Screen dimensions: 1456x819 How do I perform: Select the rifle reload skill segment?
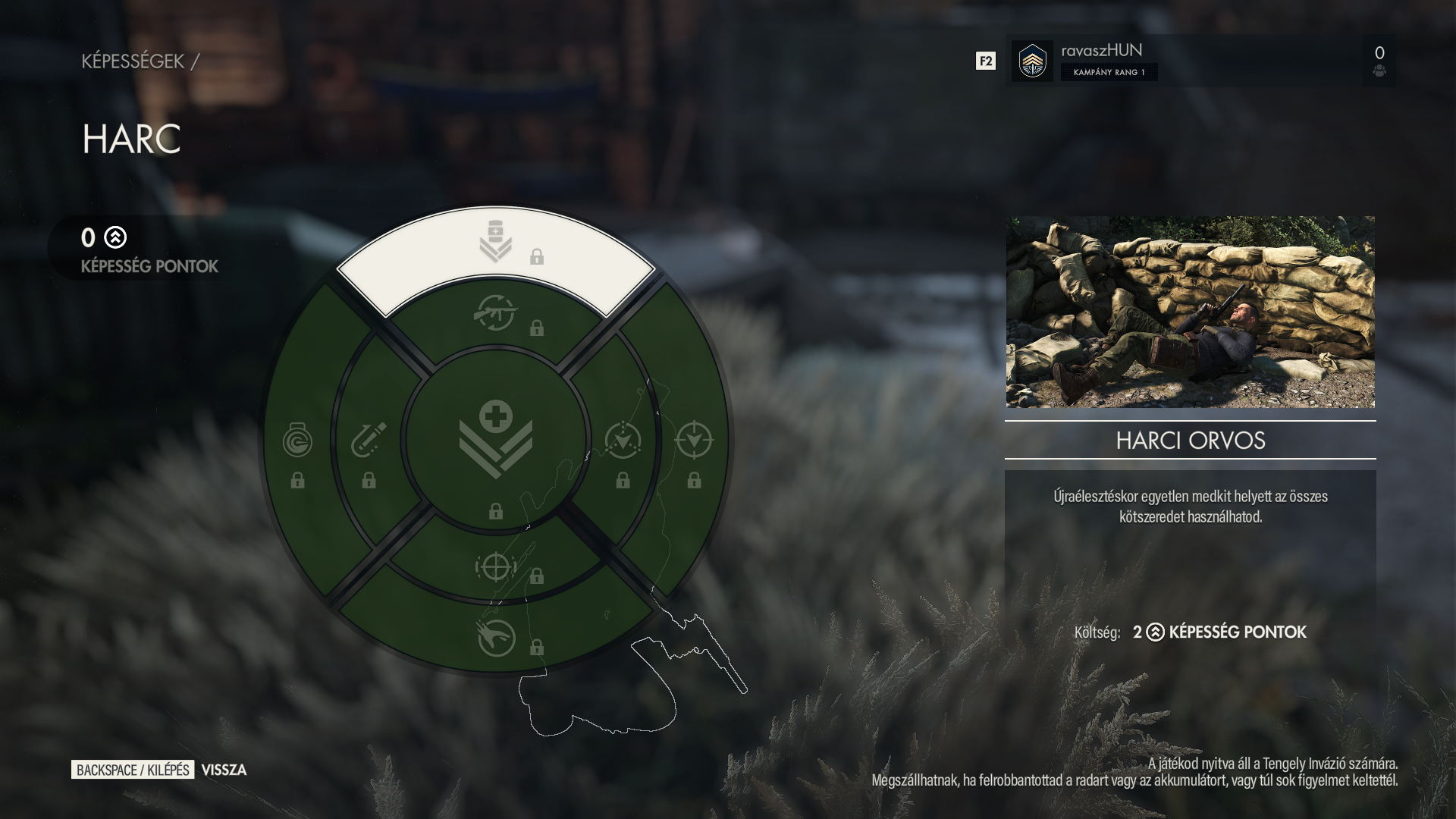click(x=496, y=314)
